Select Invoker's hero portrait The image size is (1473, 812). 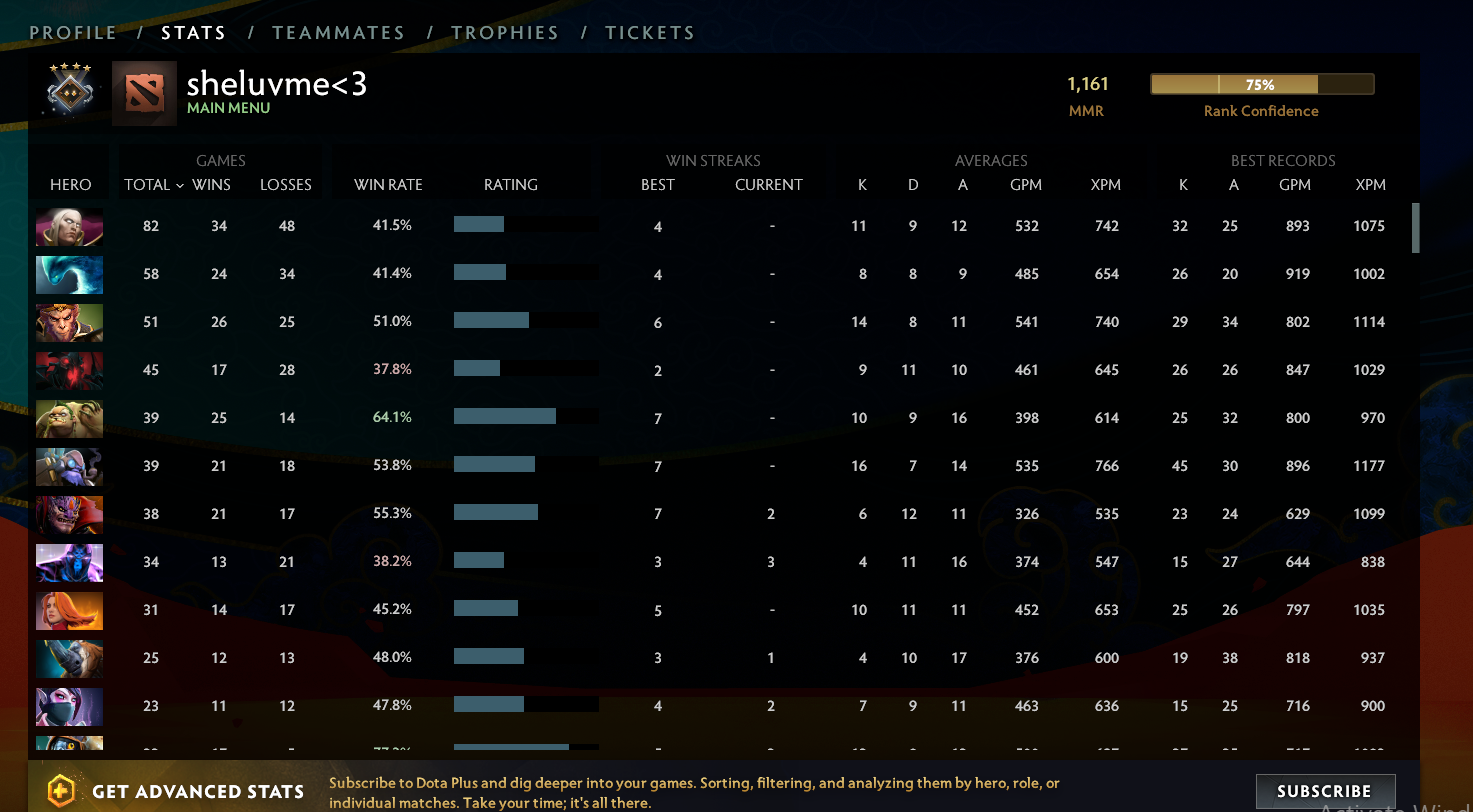(x=69, y=227)
